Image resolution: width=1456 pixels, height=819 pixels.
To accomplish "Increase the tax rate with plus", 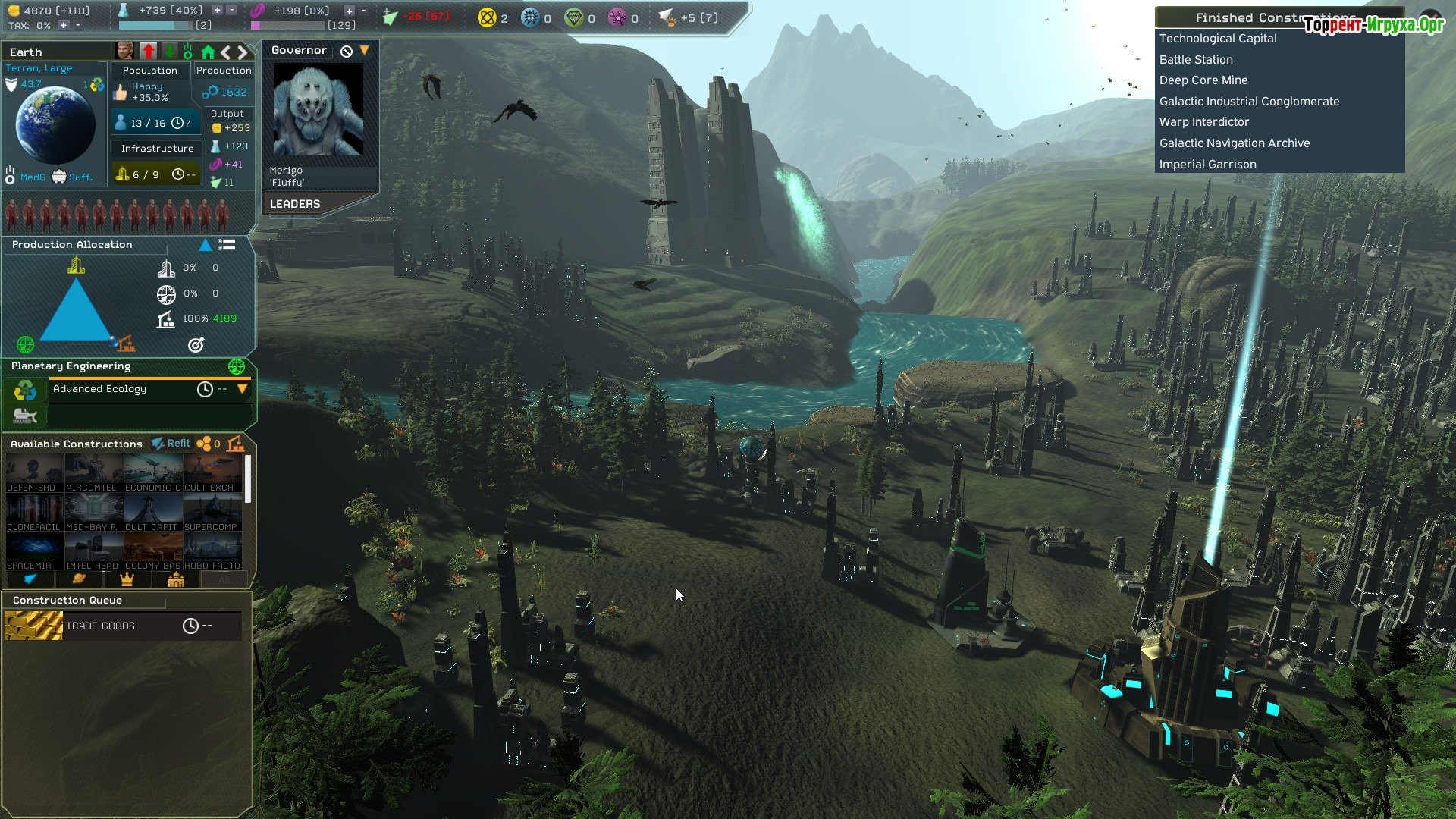I will [x=64, y=25].
